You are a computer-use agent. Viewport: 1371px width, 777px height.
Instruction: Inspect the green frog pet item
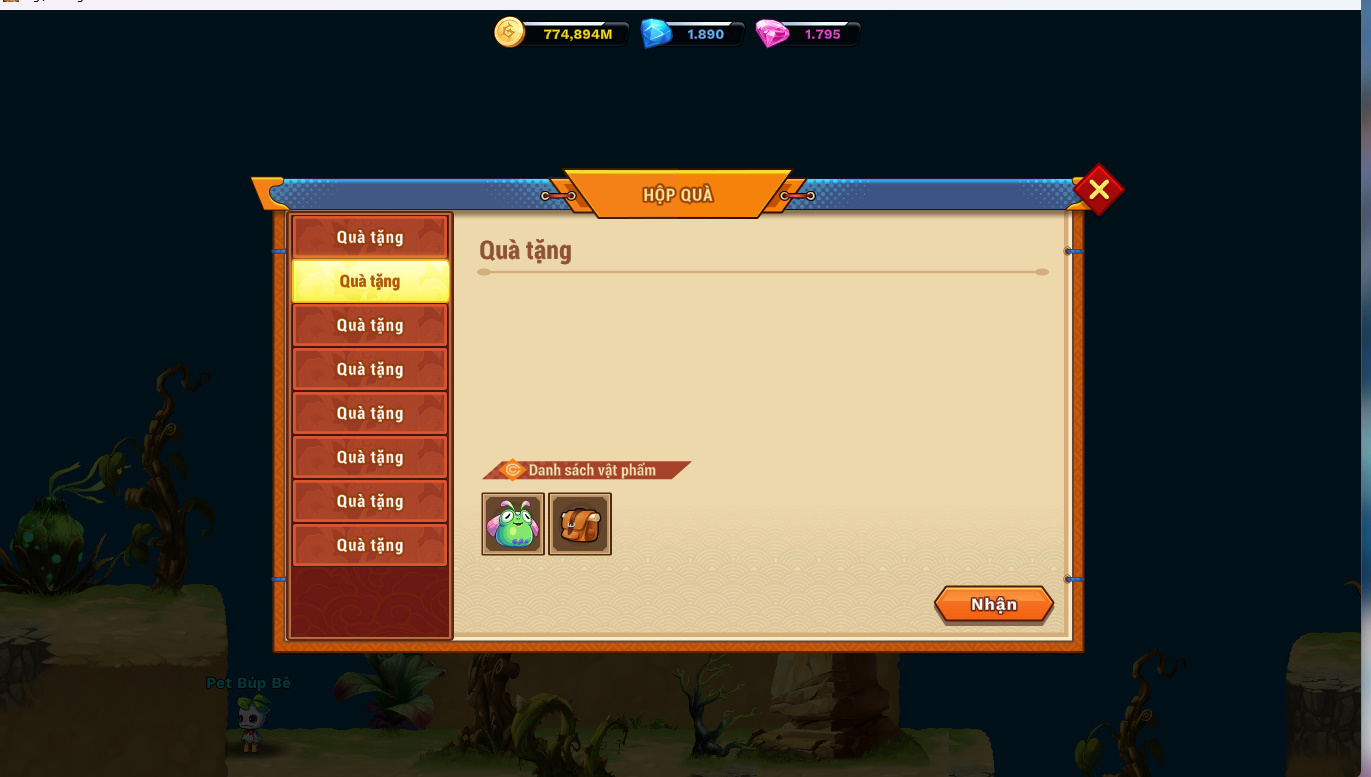[x=513, y=524]
